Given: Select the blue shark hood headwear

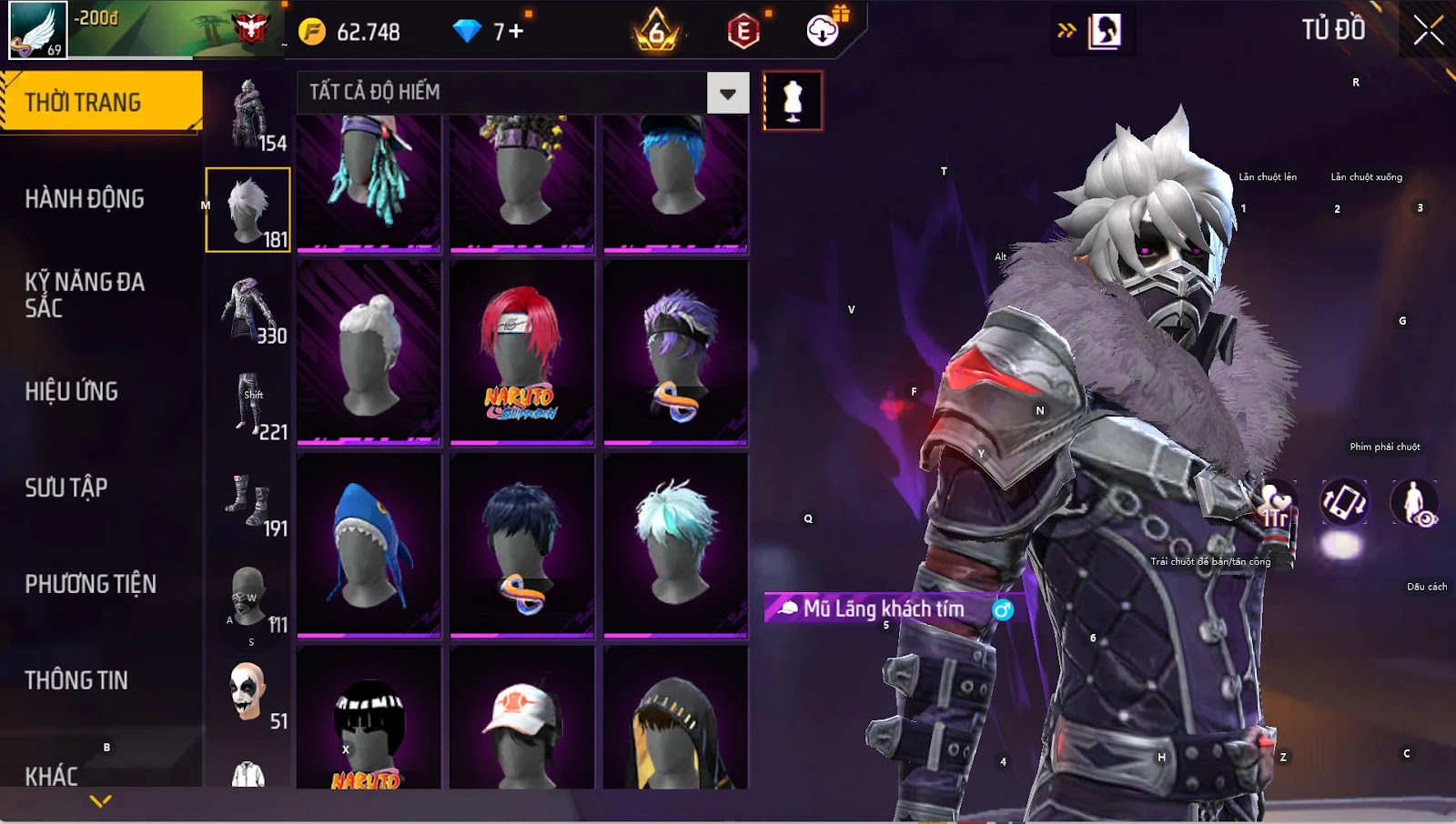Looking at the screenshot, I should [369, 546].
